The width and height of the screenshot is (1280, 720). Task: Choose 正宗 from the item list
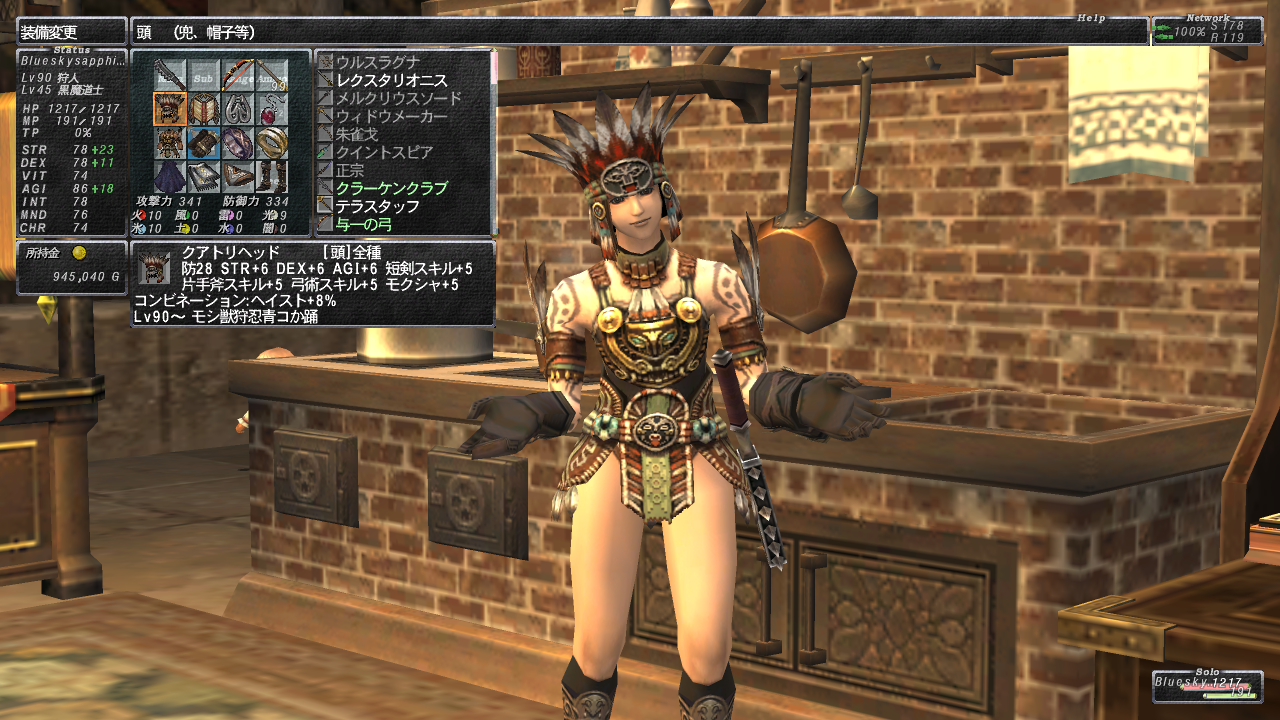click(x=350, y=170)
